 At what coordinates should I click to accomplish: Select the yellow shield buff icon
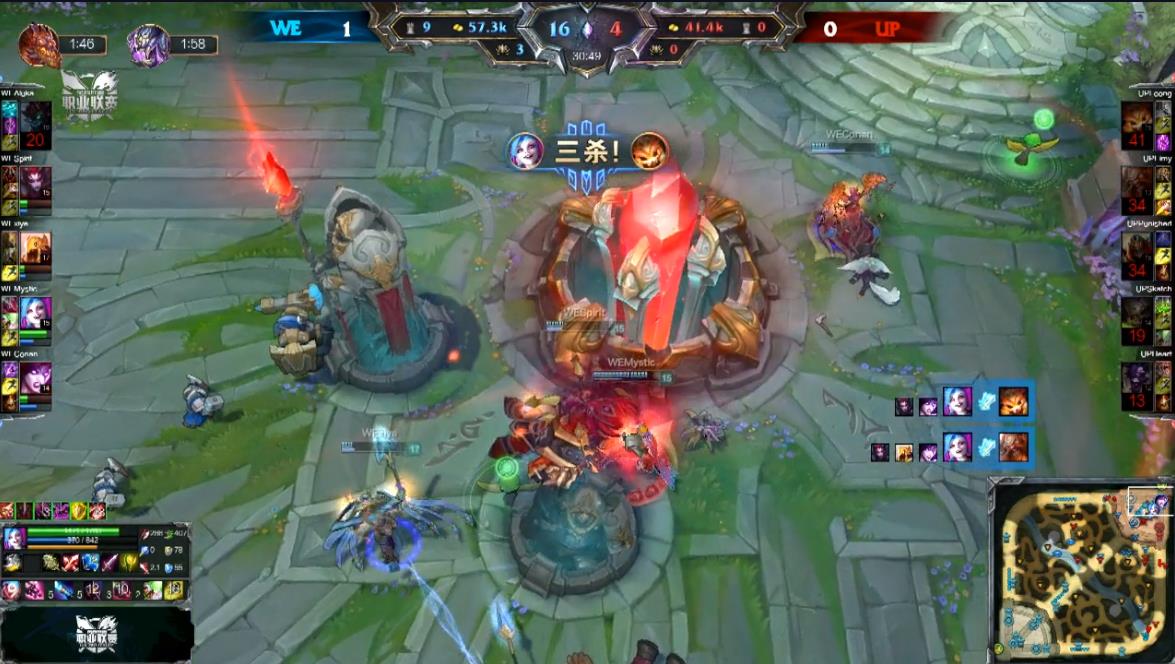(79, 511)
